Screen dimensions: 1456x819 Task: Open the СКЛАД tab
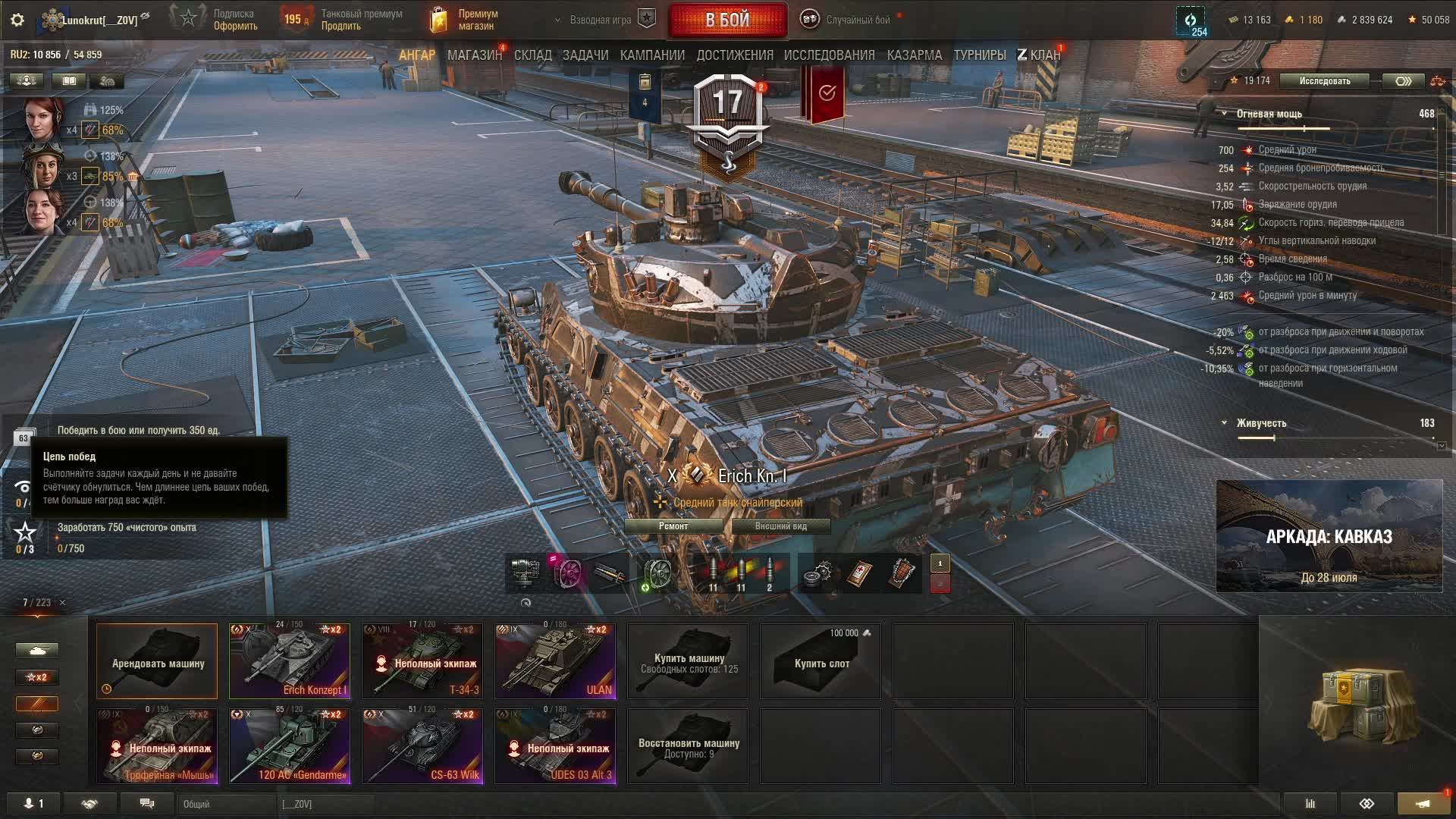(532, 55)
